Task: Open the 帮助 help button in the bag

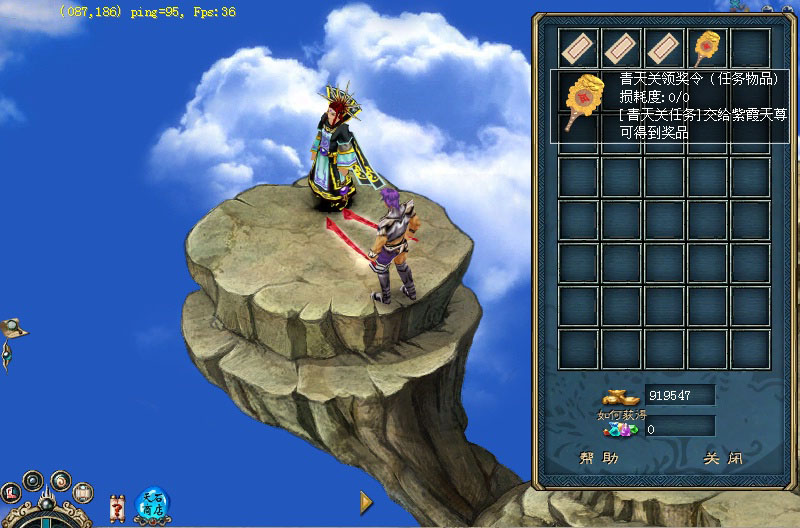Action: 599,459
